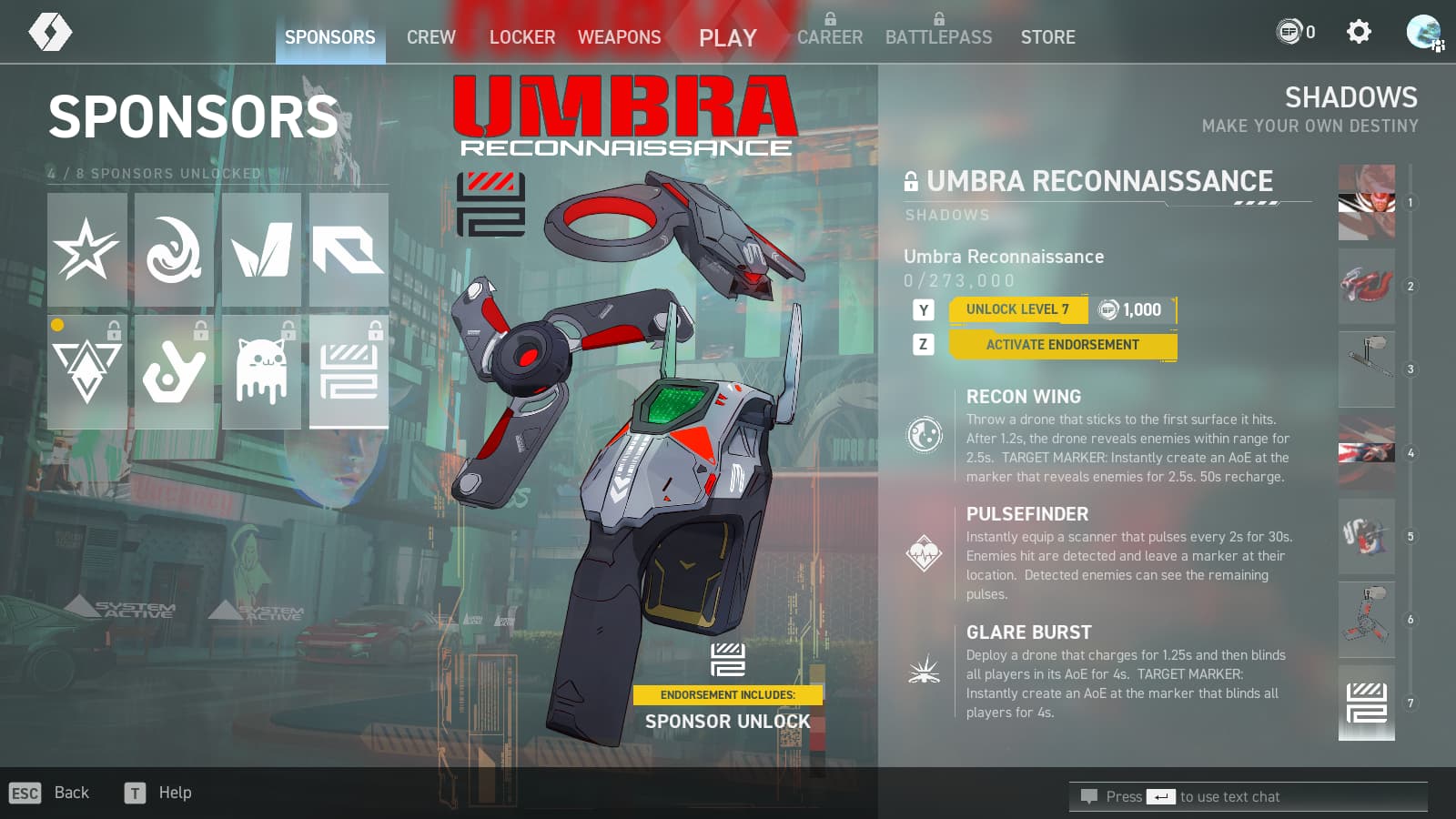Unlock level 7 for 1,000 credits
The width and height of the screenshot is (1456, 819).
click(x=1062, y=309)
